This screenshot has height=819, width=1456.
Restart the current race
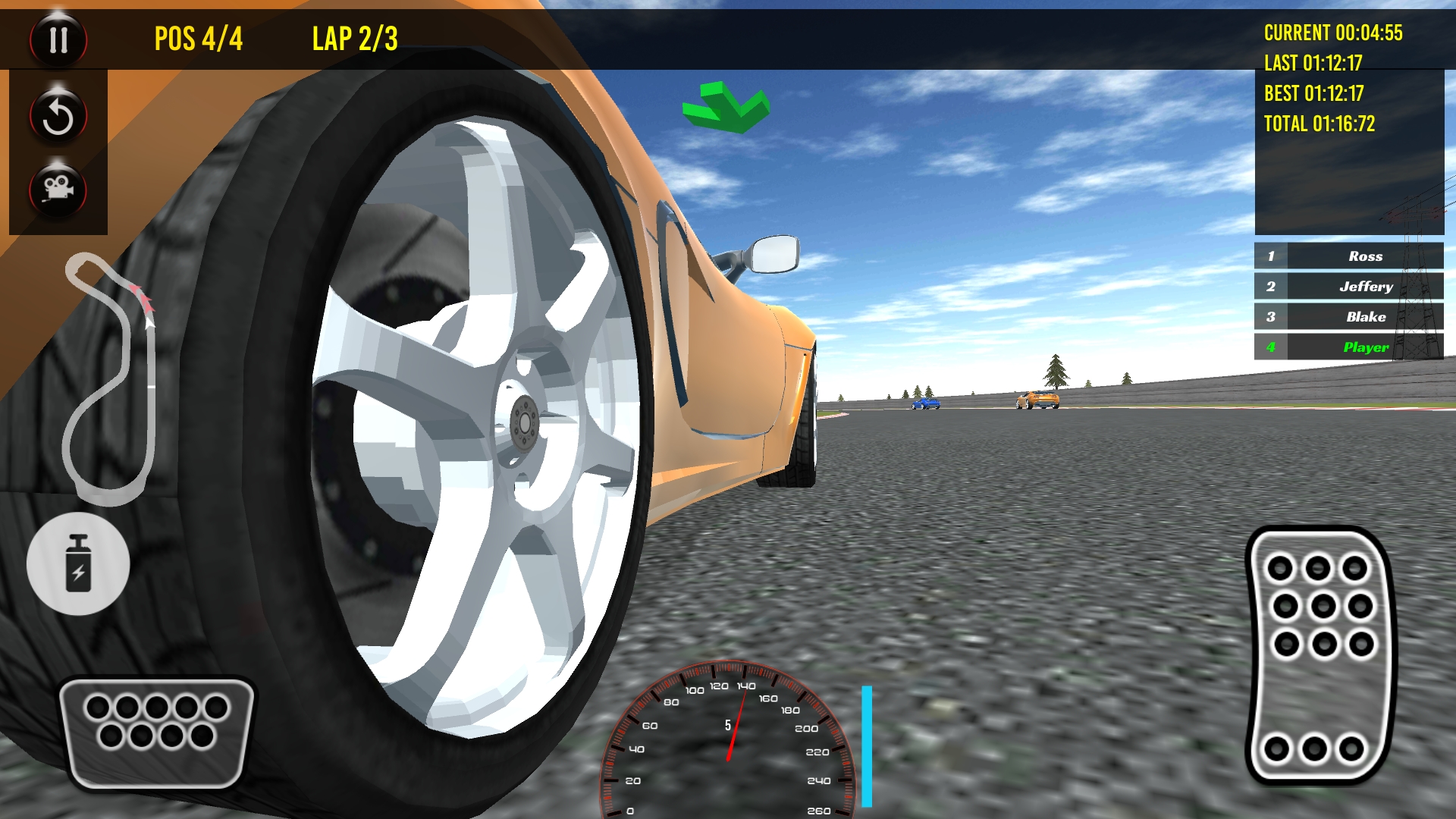(x=58, y=115)
